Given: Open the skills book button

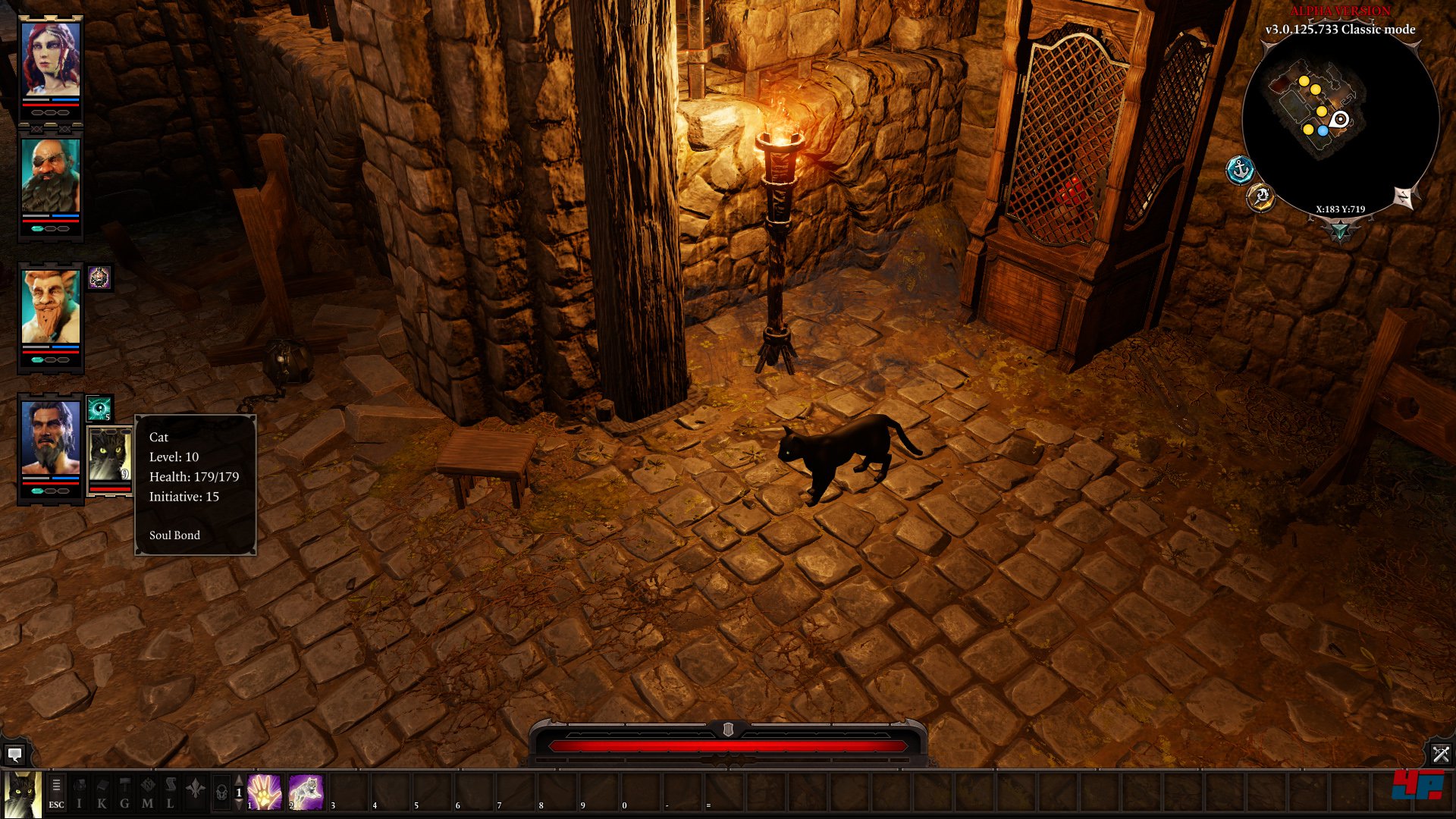Looking at the screenshot, I should coord(102,793).
